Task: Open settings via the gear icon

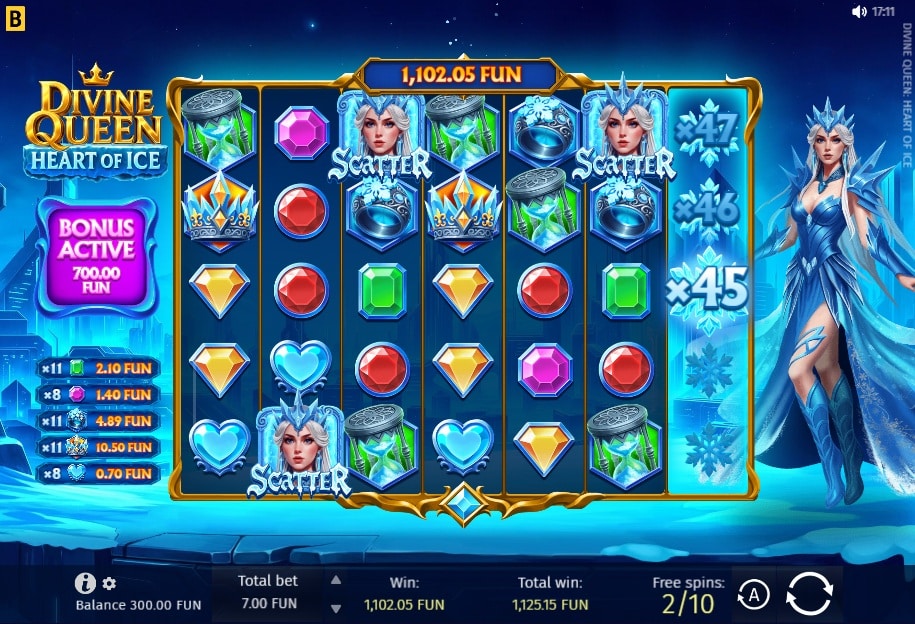Action: [109, 584]
